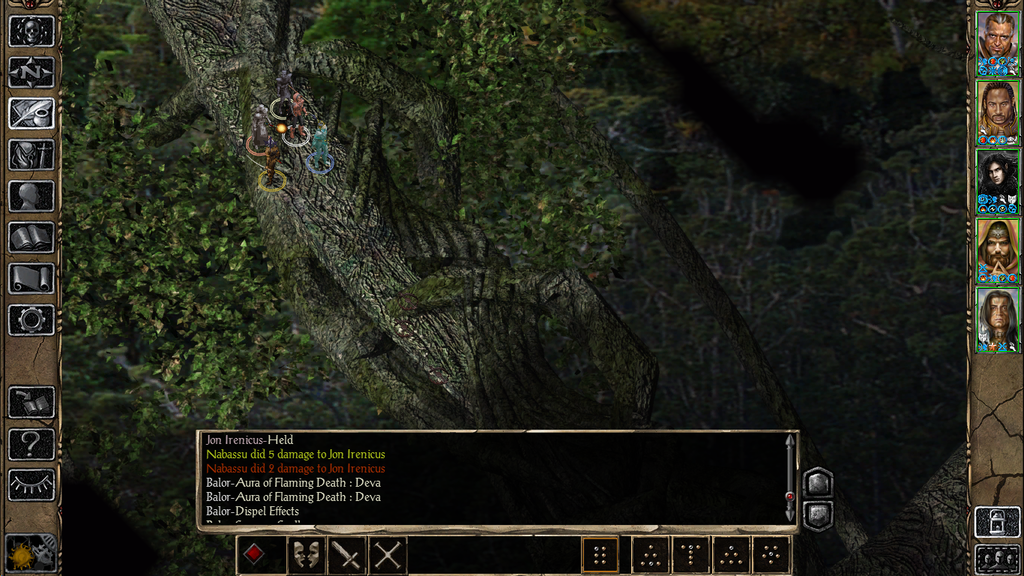Image resolution: width=1024 pixels, height=576 pixels.
Task: Select the highlighted six-dot formation button
Action: tap(600, 554)
